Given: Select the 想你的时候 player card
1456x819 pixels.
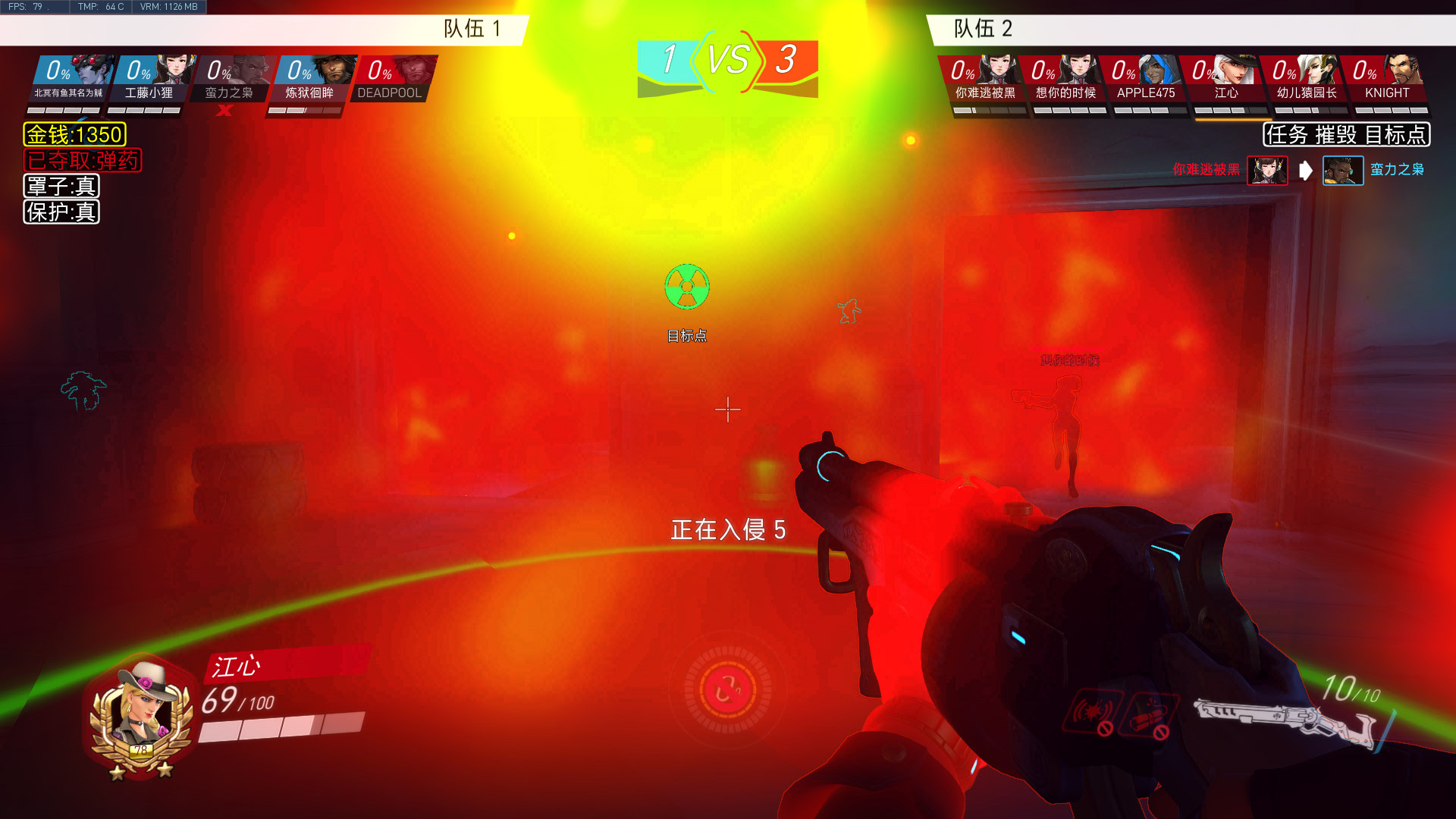Looking at the screenshot, I should coord(1065,79).
